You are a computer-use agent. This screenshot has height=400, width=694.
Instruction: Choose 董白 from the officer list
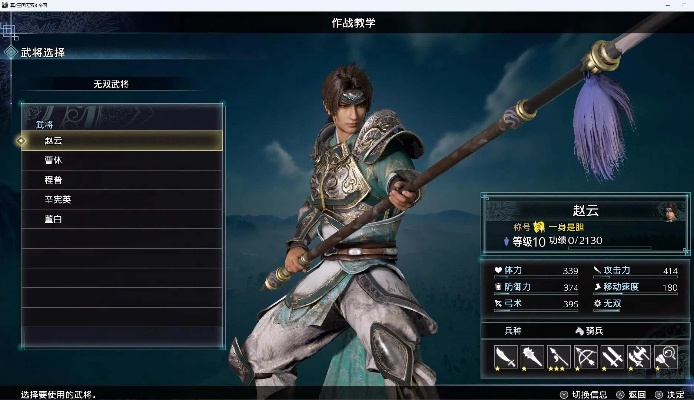(x=120, y=218)
